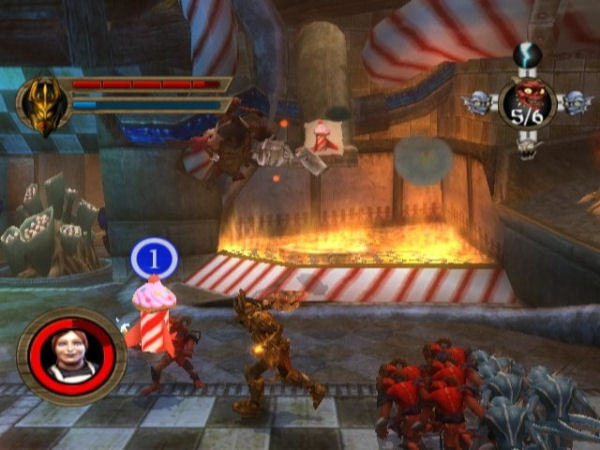Choose the pale skull minion icon
Viewport: 600px width, 450px height.
[529, 146]
